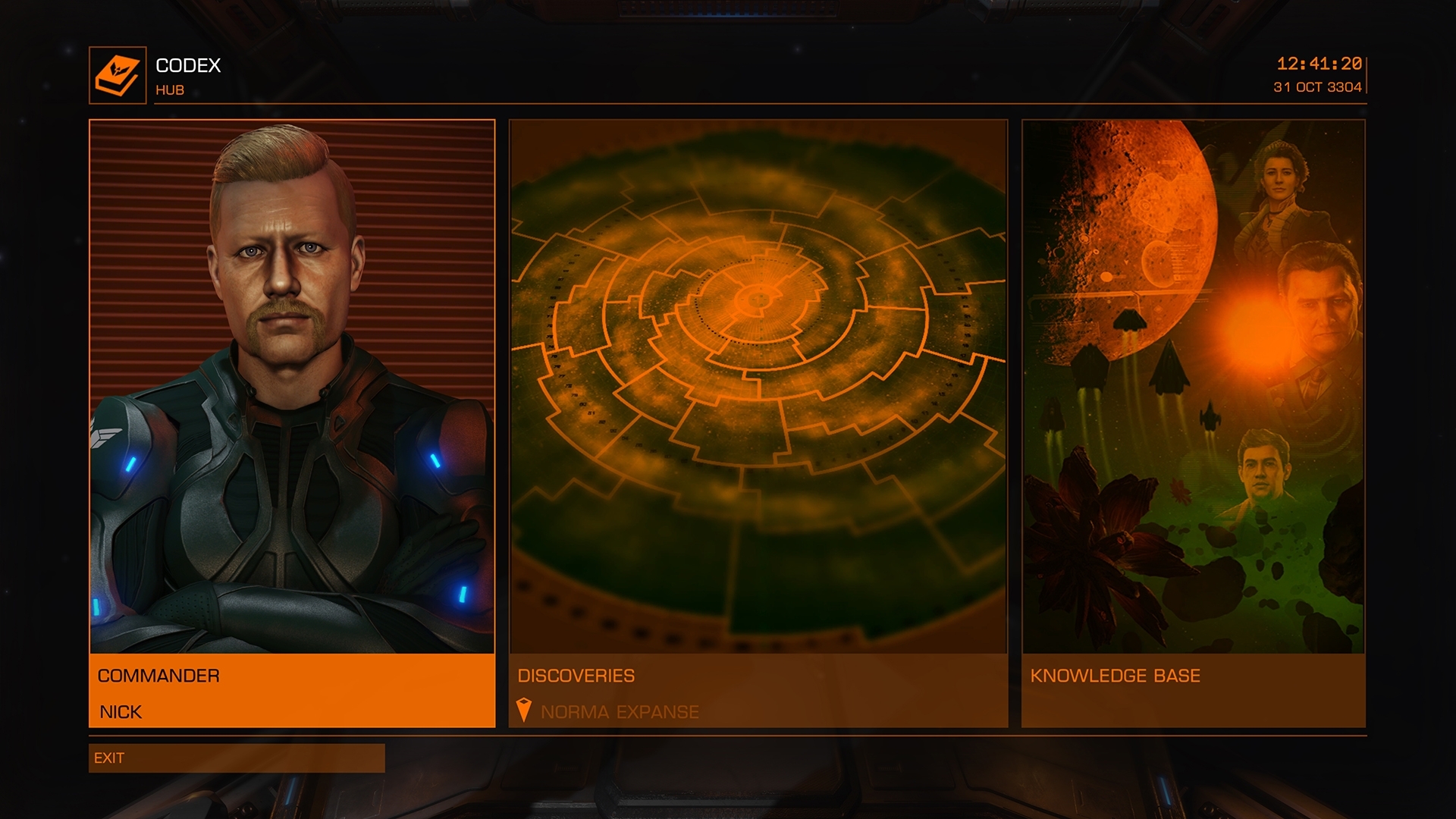Viewport: 1456px width, 819px height.
Task: Select the Discoveries galaxy map panel
Action: 758,423
